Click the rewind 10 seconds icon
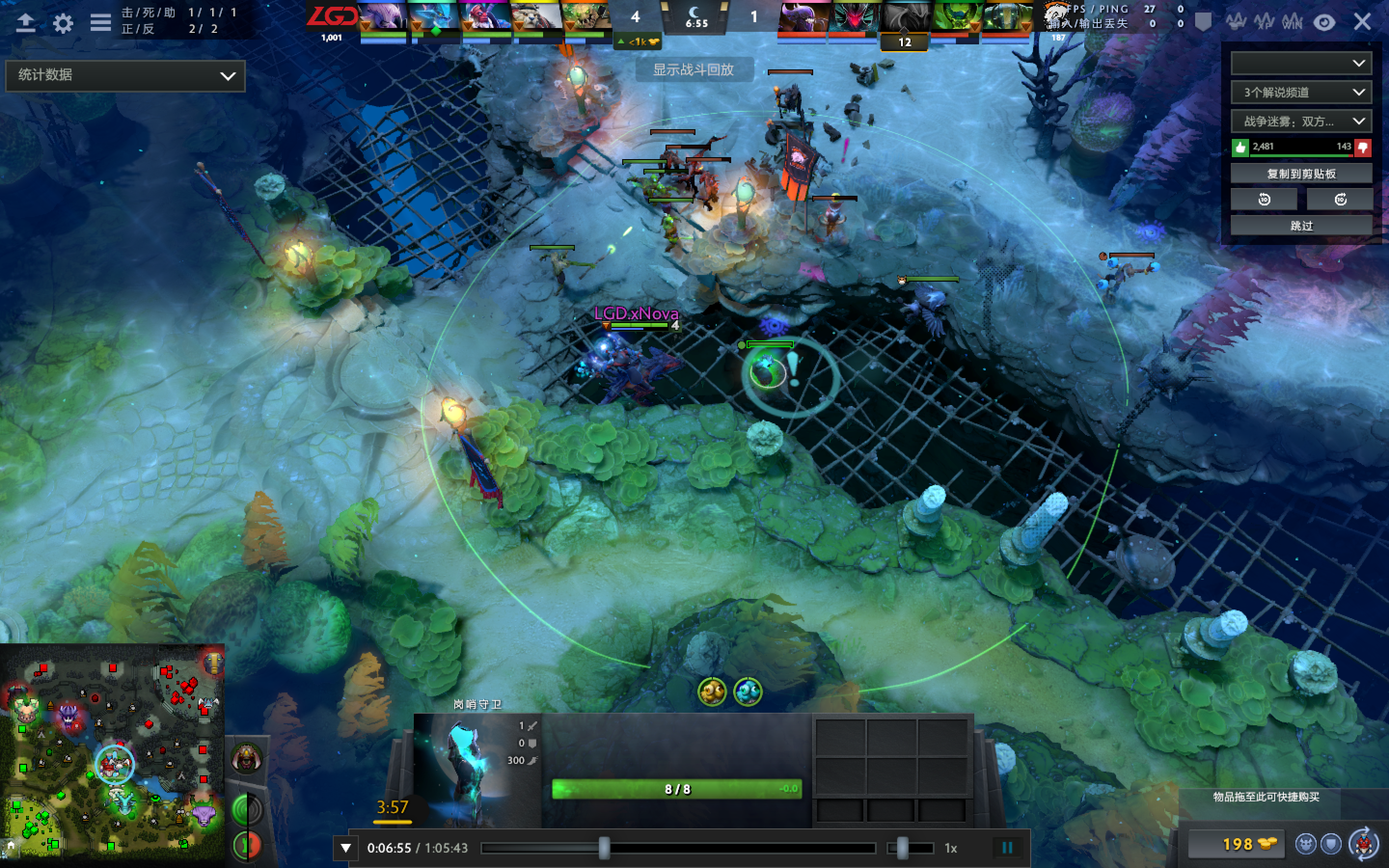 1264,199
